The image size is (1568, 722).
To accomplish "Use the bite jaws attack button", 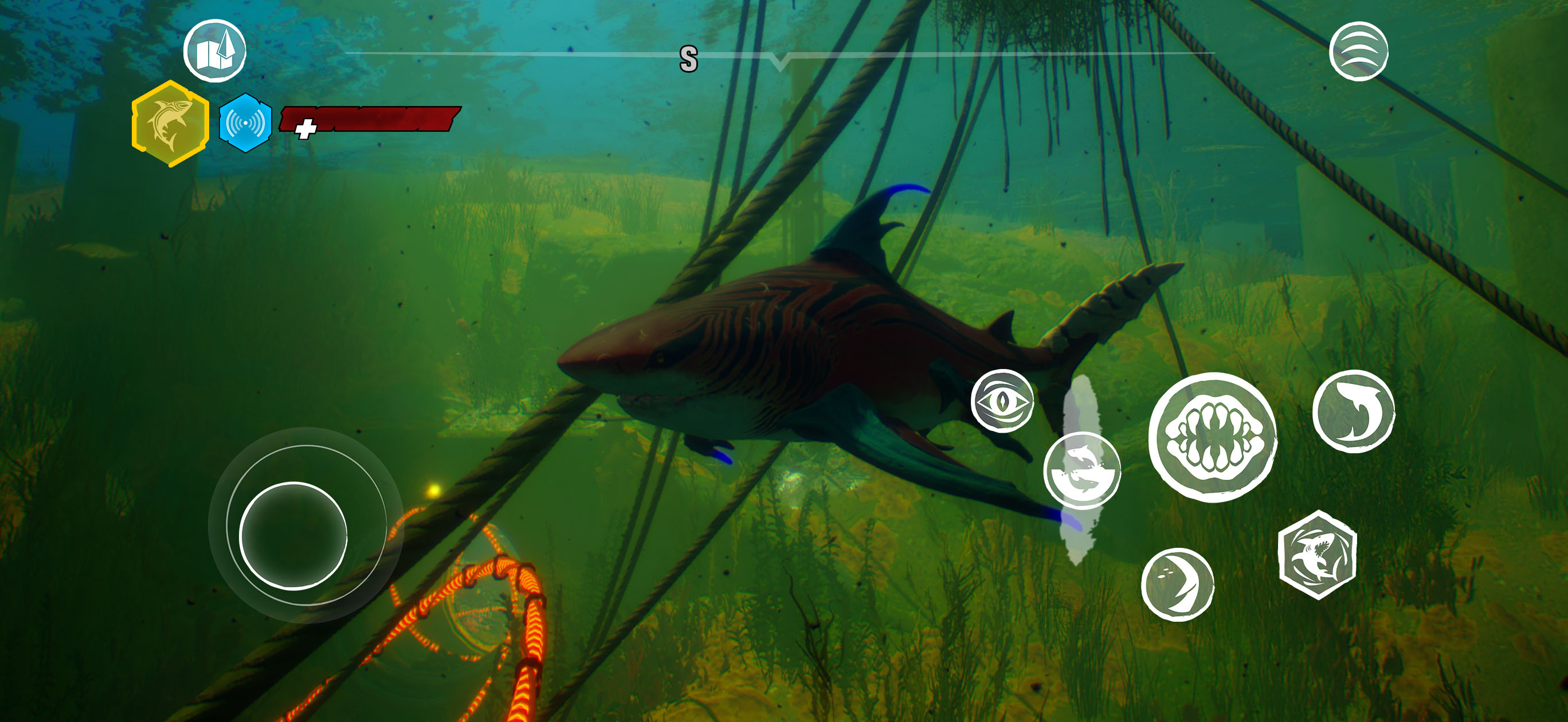I will click(1212, 438).
